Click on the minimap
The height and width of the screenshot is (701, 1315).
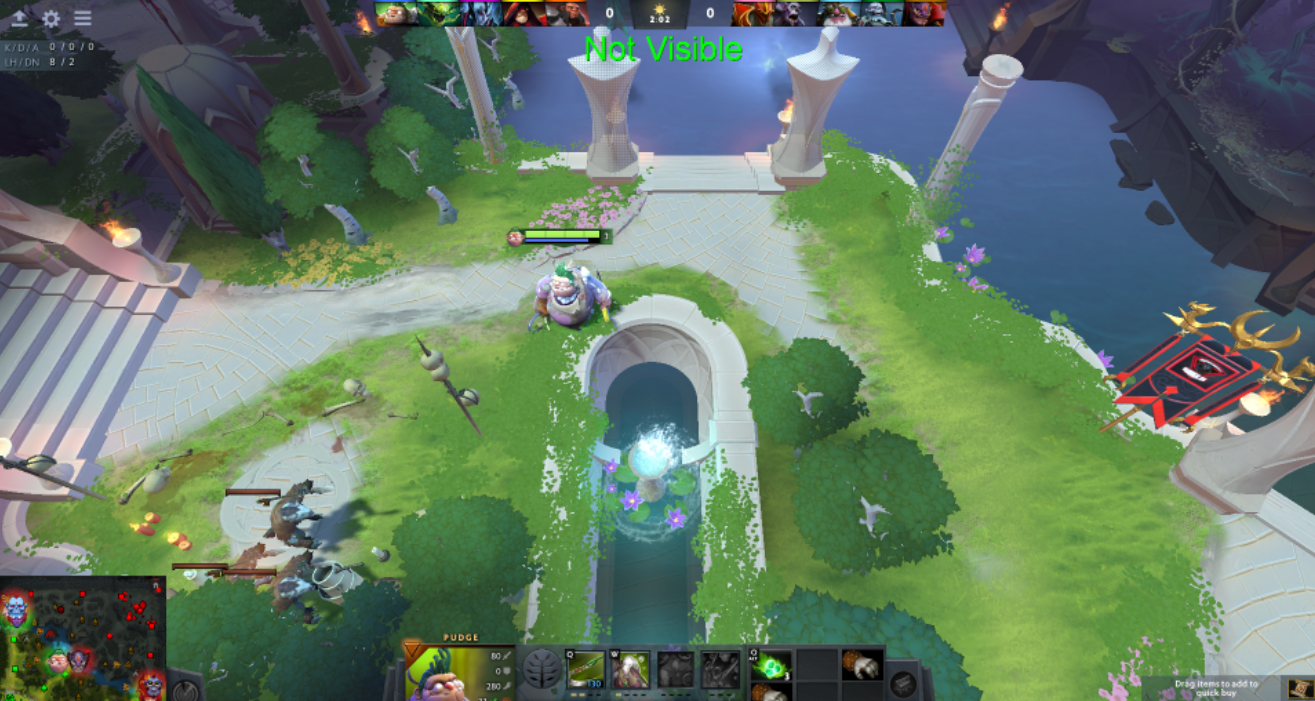(82, 638)
